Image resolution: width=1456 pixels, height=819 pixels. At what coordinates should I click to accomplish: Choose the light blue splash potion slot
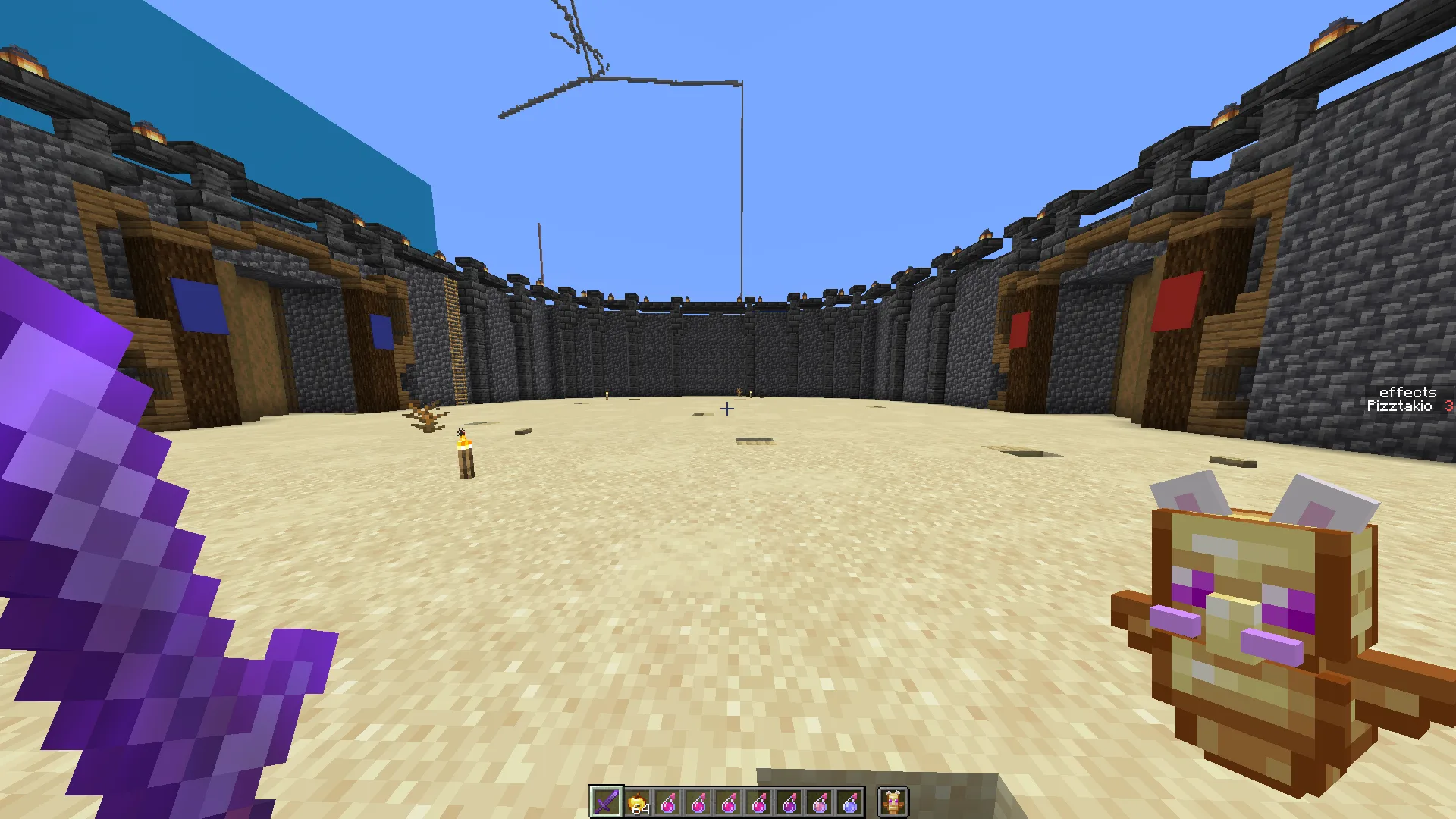850,802
